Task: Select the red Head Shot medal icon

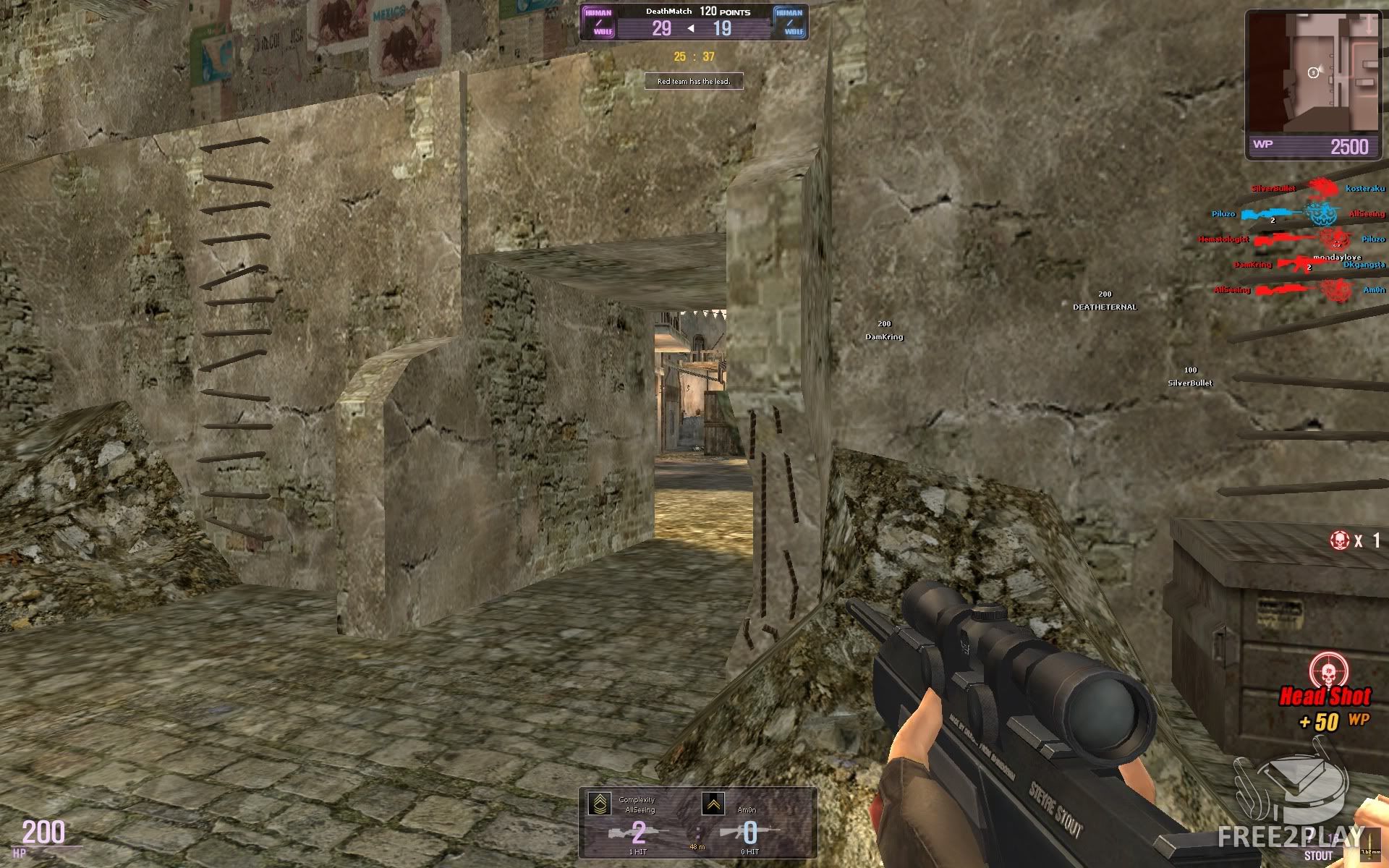Action: point(1328,671)
